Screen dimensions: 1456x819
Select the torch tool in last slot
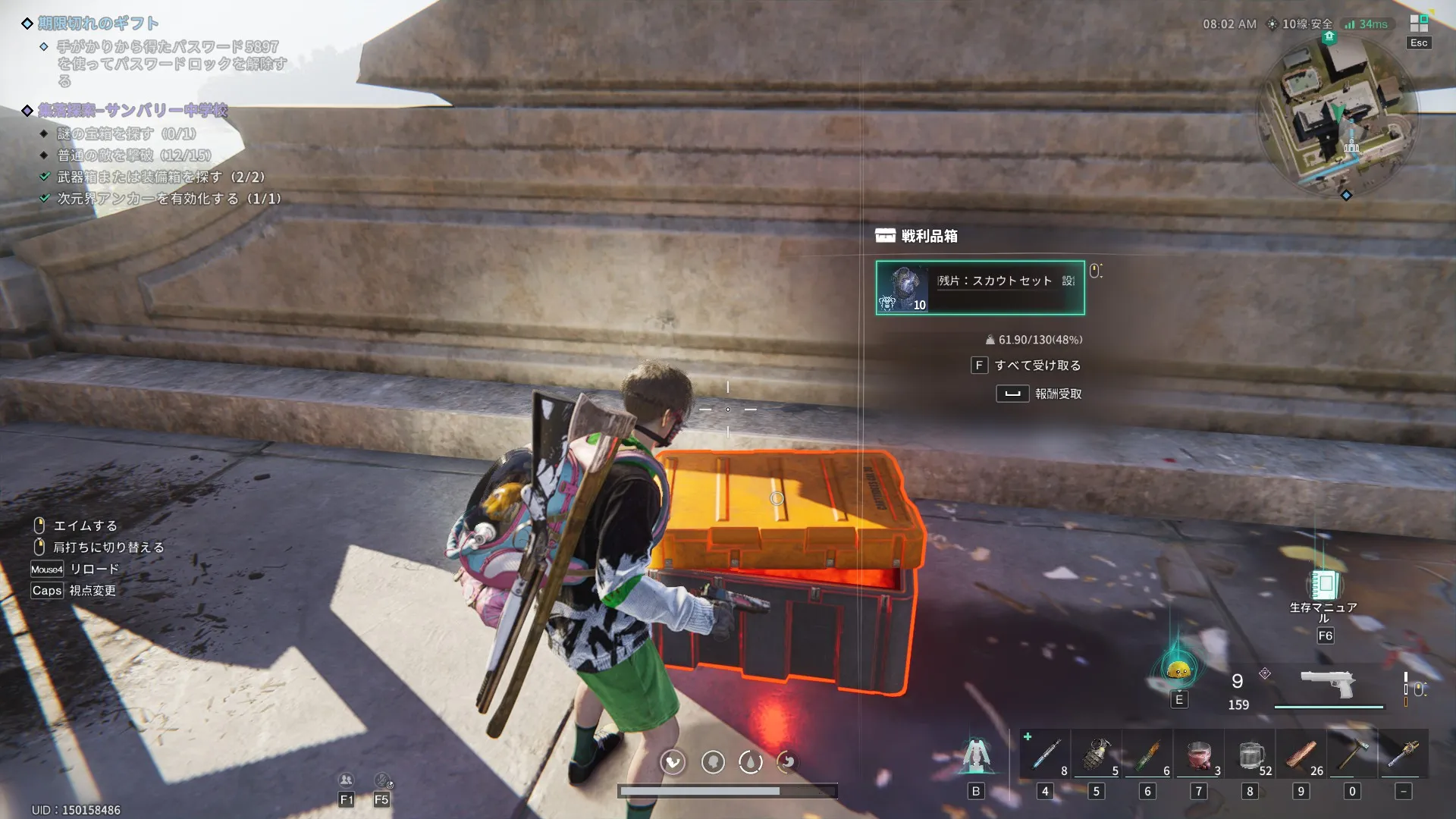click(x=1403, y=755)
